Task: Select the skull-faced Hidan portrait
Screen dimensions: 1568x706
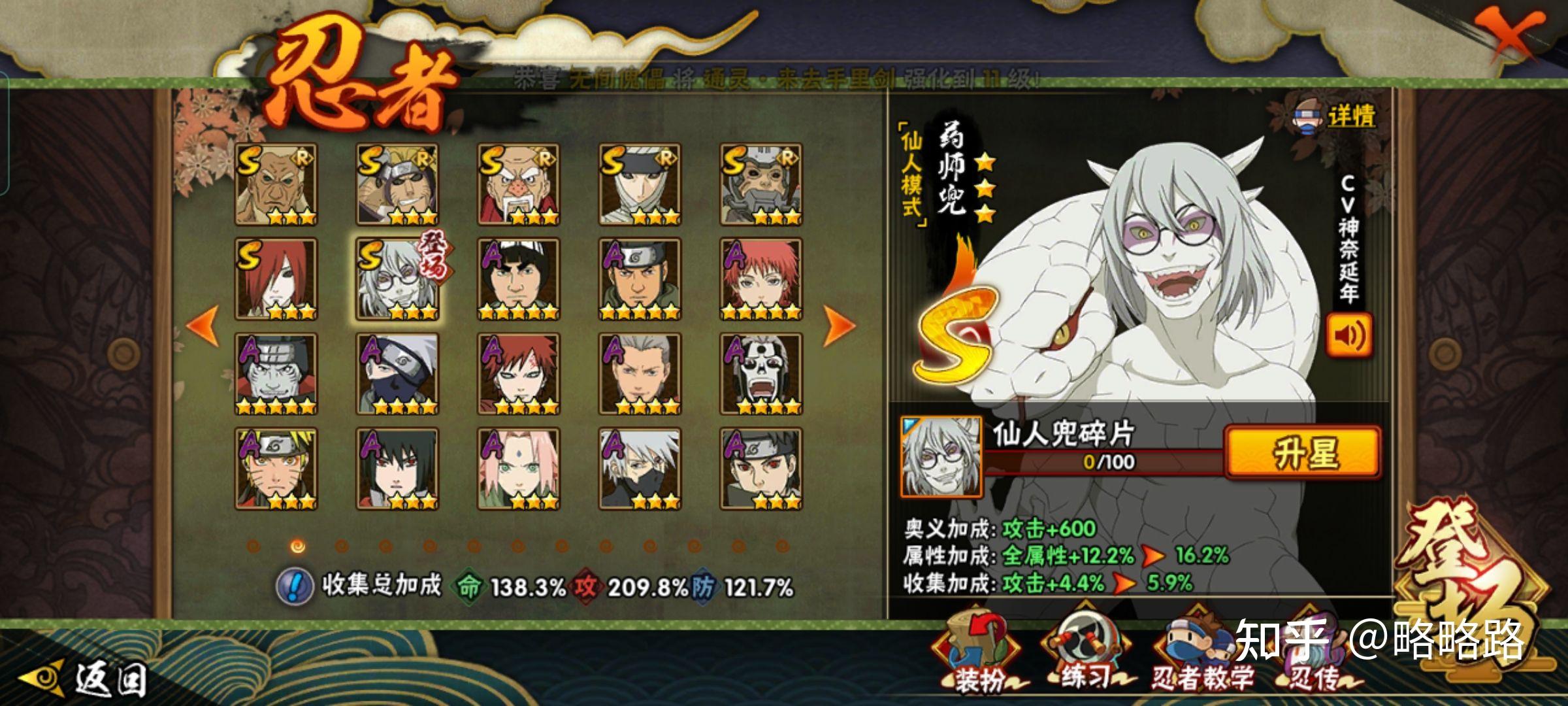Action: click(760, 374)
